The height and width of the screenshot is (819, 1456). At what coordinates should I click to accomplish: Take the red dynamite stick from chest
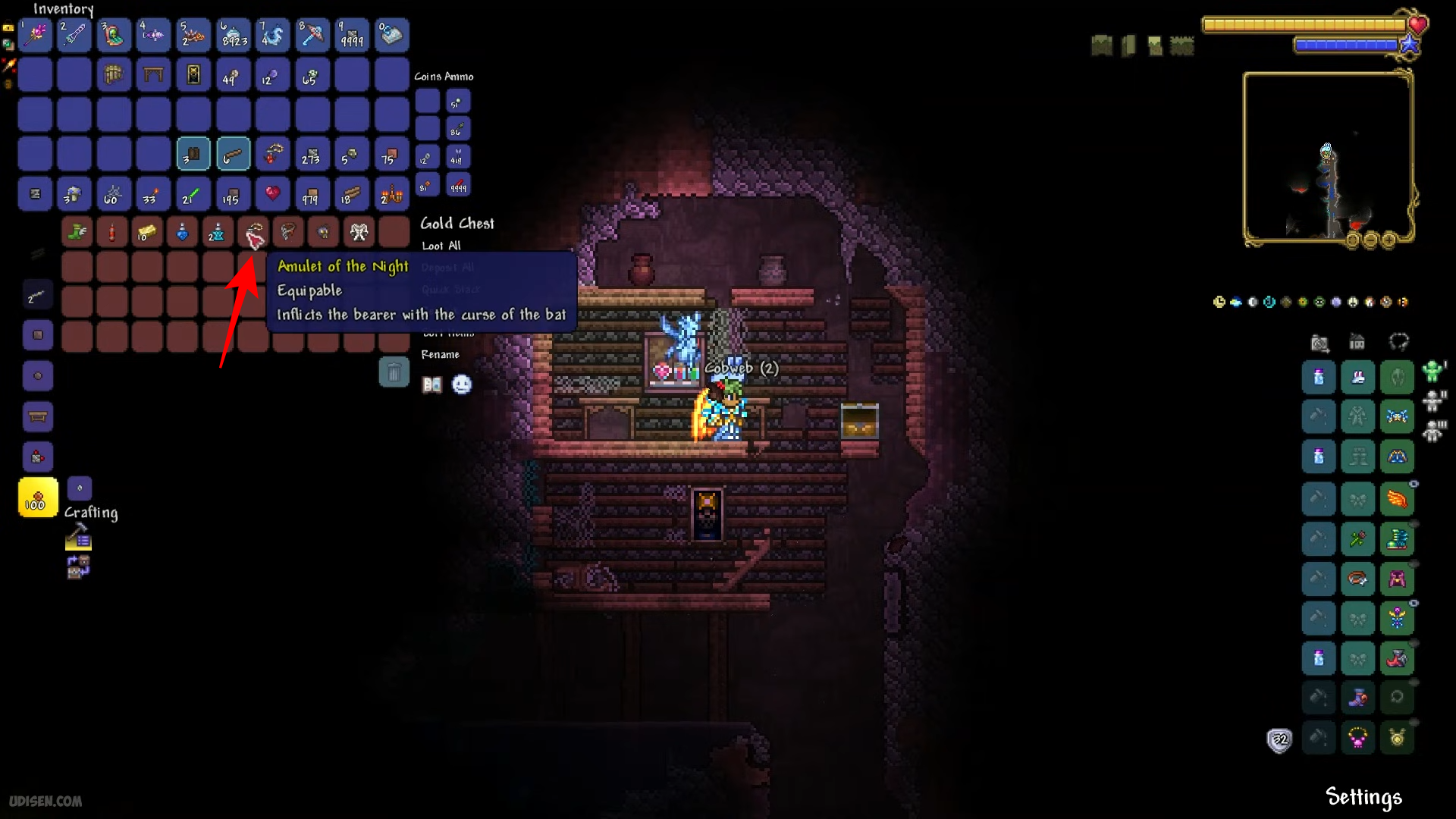tap(112, 233)
